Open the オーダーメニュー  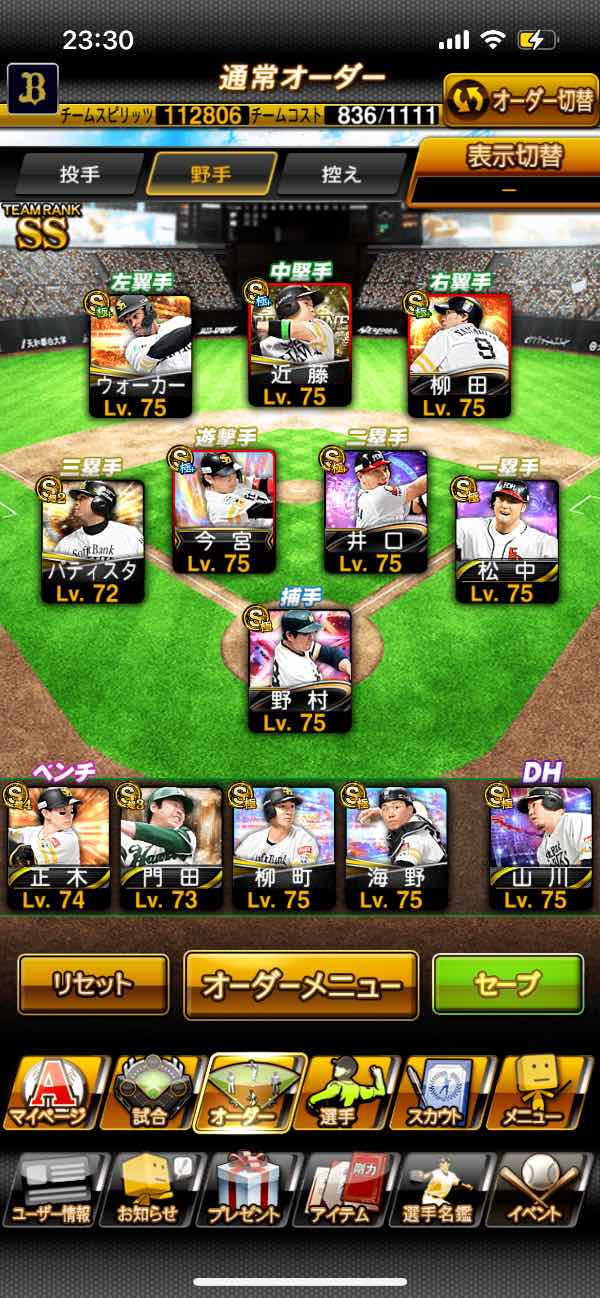click(300, 984)
